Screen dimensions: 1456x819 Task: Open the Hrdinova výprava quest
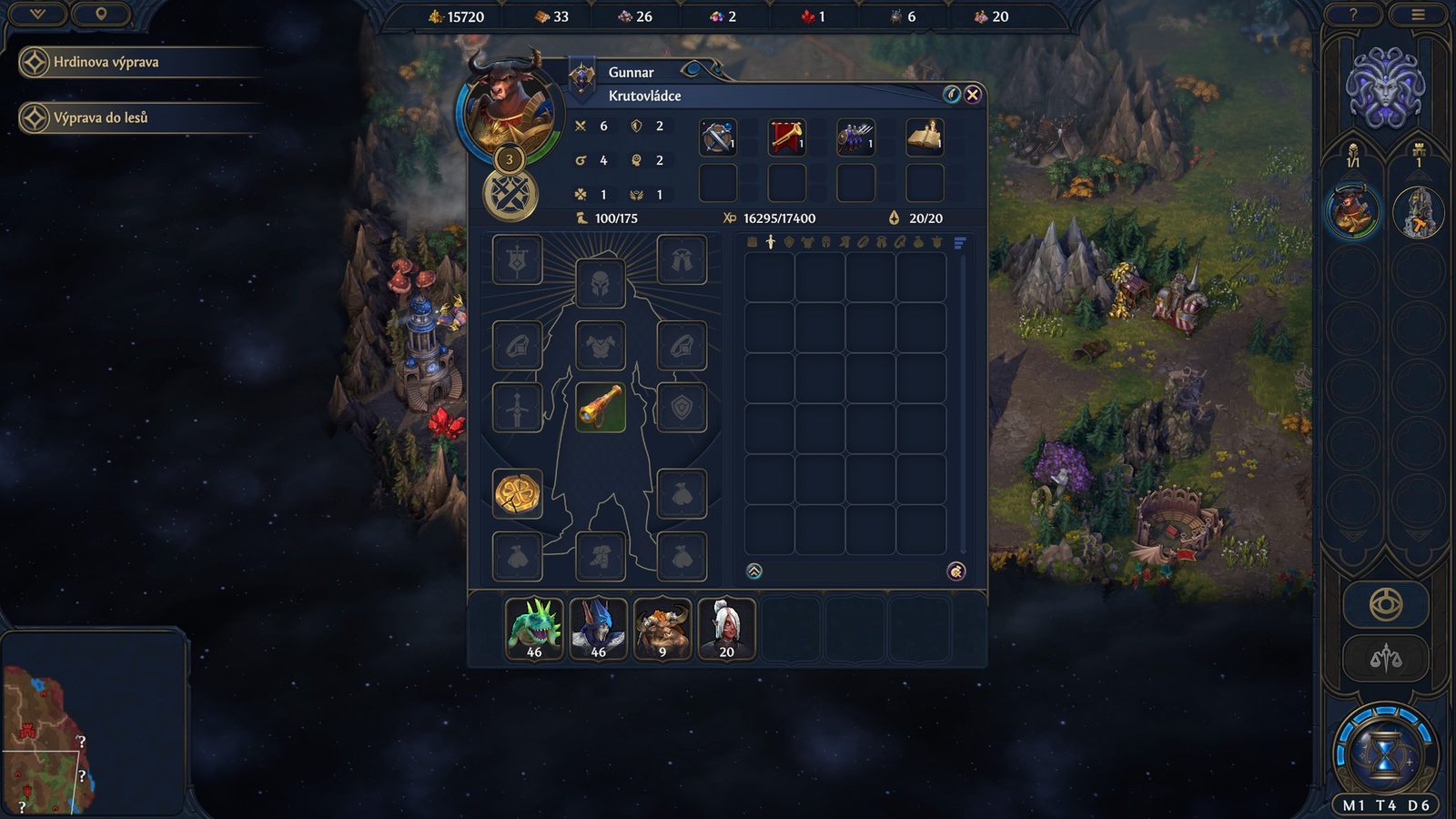pyautogui.click(x=106, y=63)
